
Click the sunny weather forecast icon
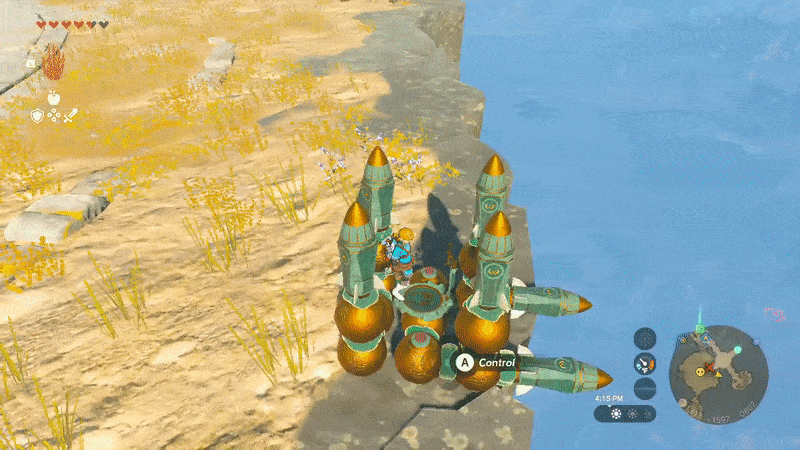[614, 413]
